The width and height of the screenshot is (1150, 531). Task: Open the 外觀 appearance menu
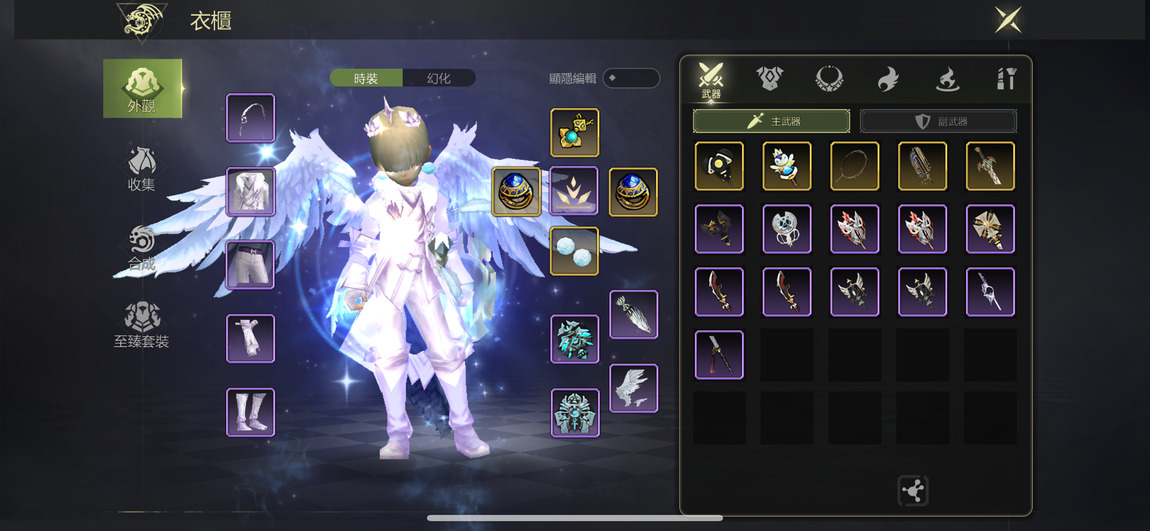pyautogui.click(x=142, y=88)
